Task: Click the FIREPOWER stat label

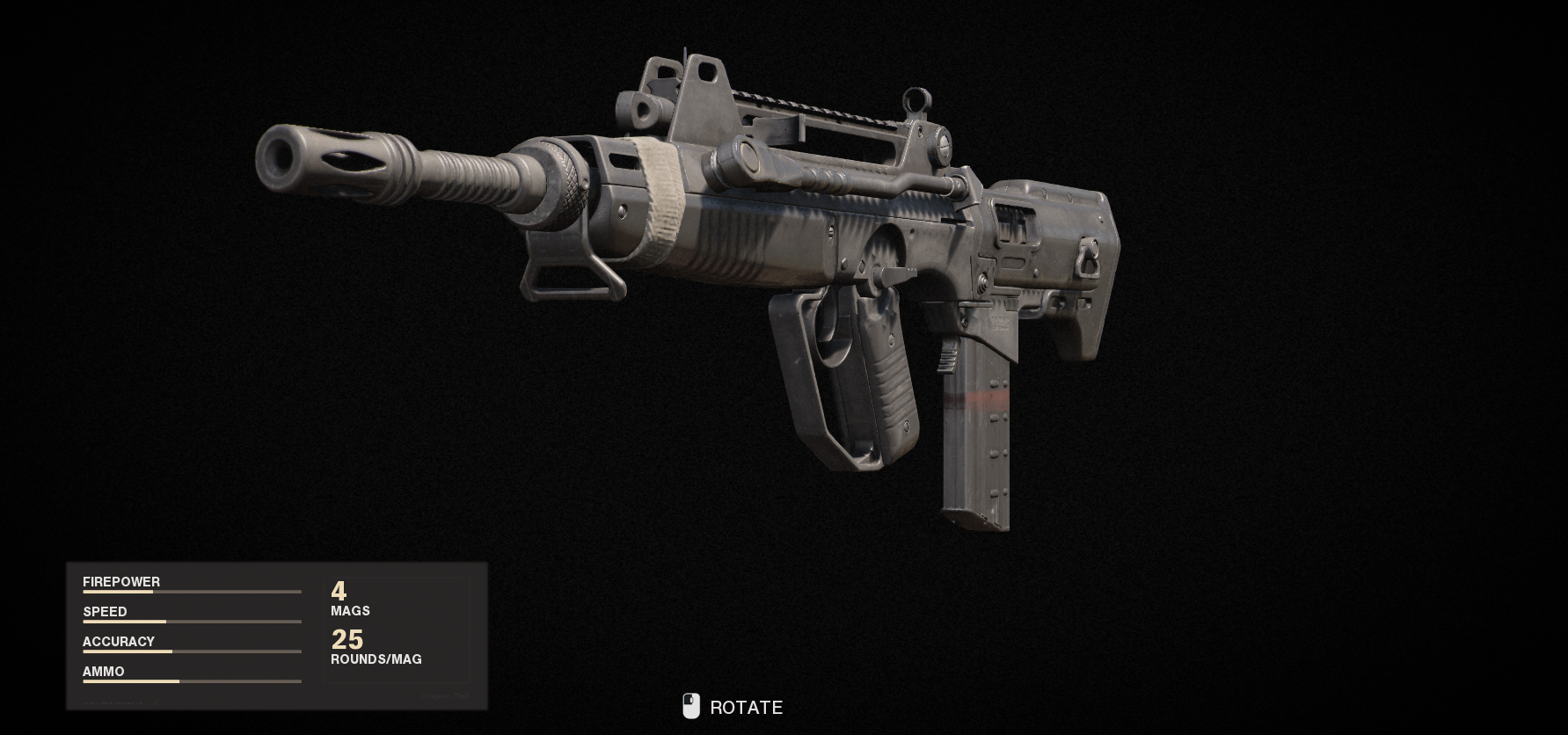Action: coord(121,581)
